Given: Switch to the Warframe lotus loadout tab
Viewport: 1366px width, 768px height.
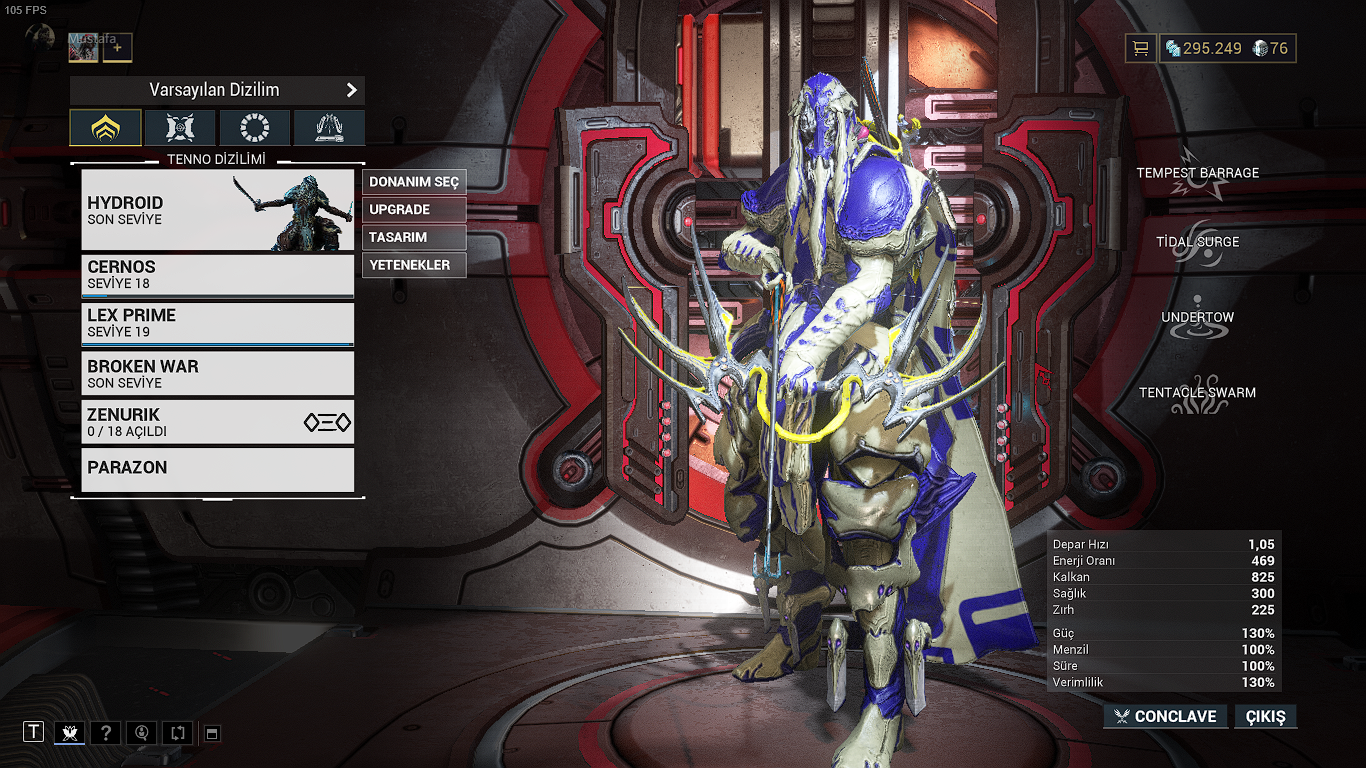Looking at the screenshot, I should [105, 128].
